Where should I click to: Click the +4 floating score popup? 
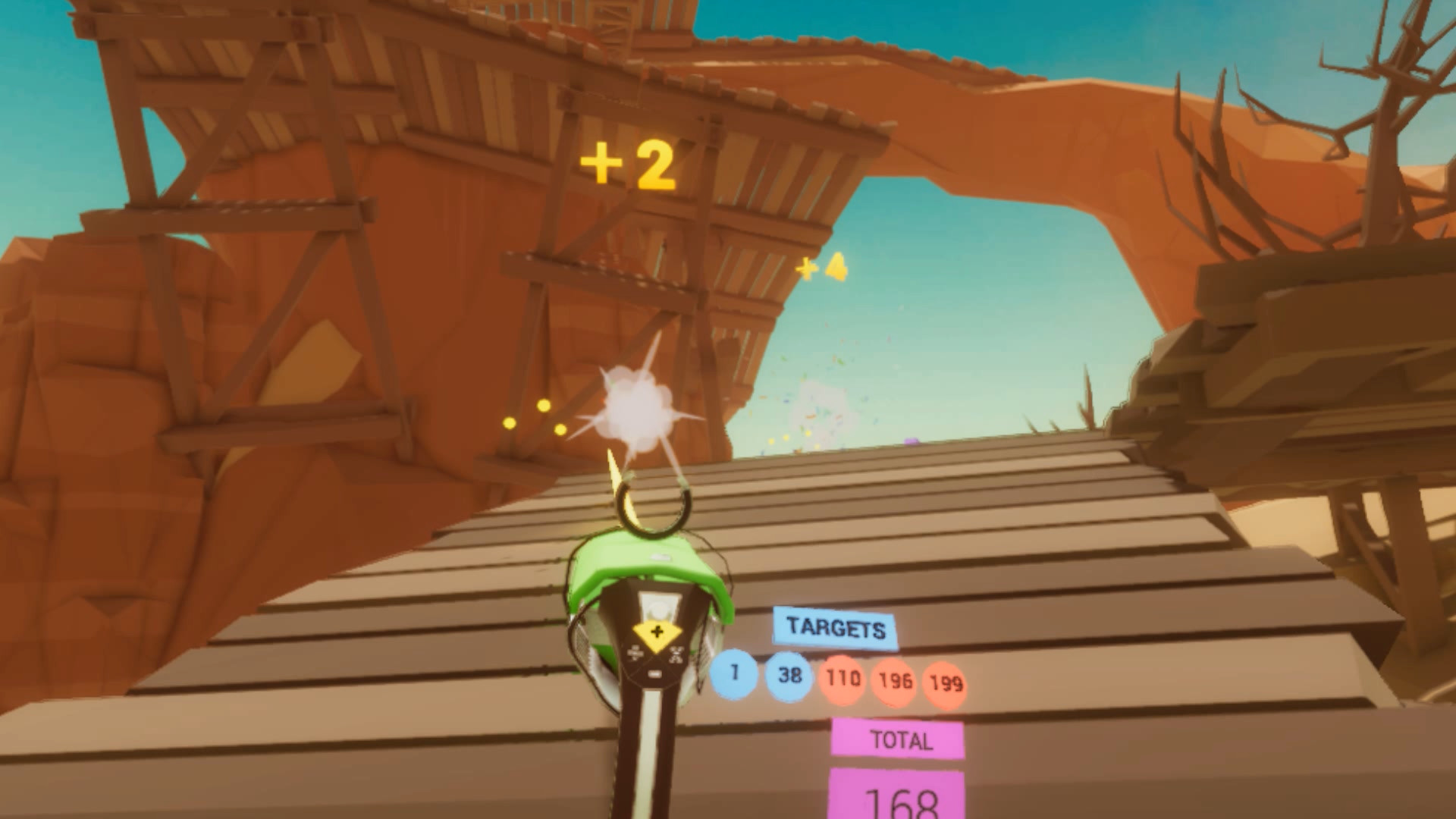[820, 268]
